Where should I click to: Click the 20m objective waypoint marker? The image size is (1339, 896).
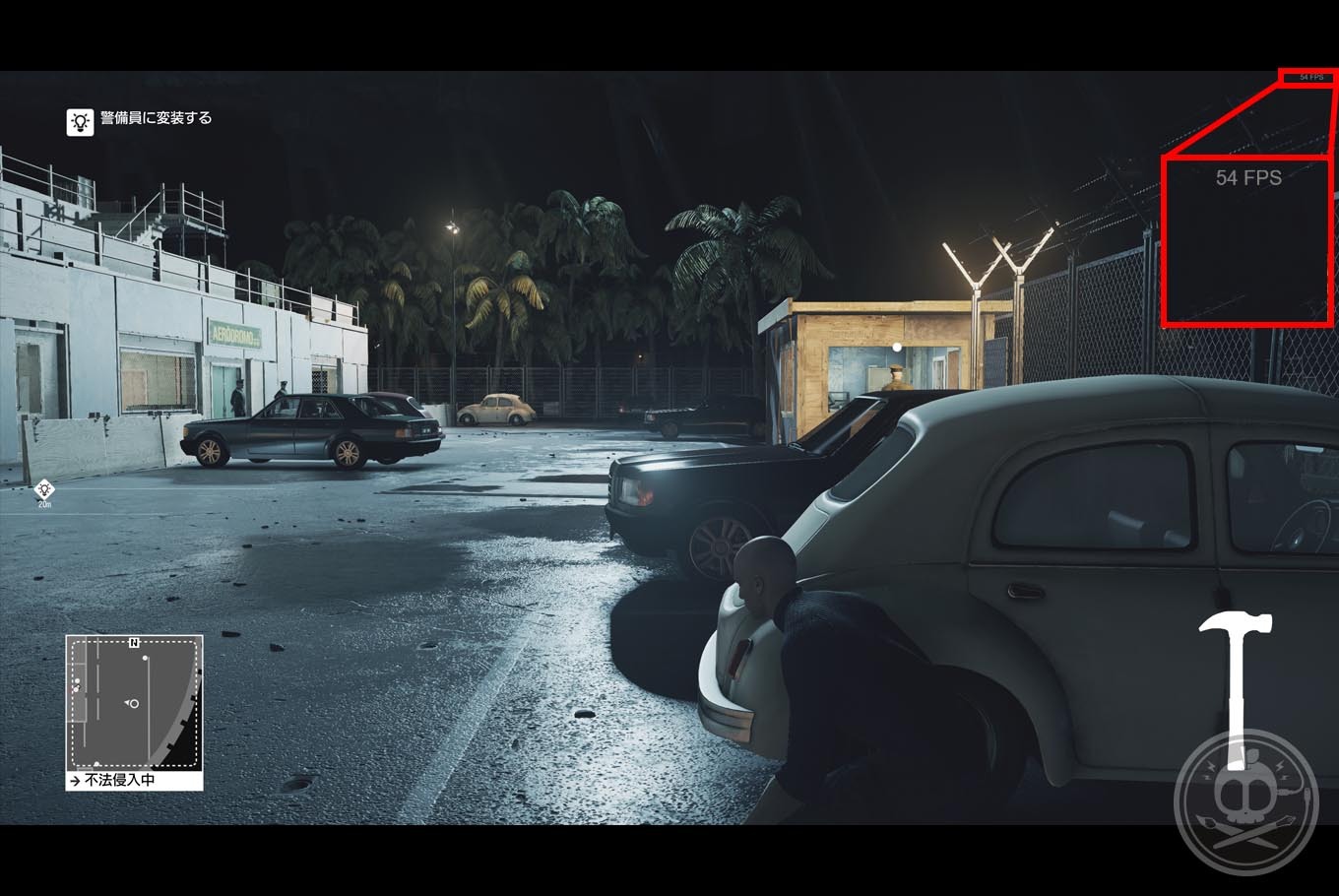44,489
